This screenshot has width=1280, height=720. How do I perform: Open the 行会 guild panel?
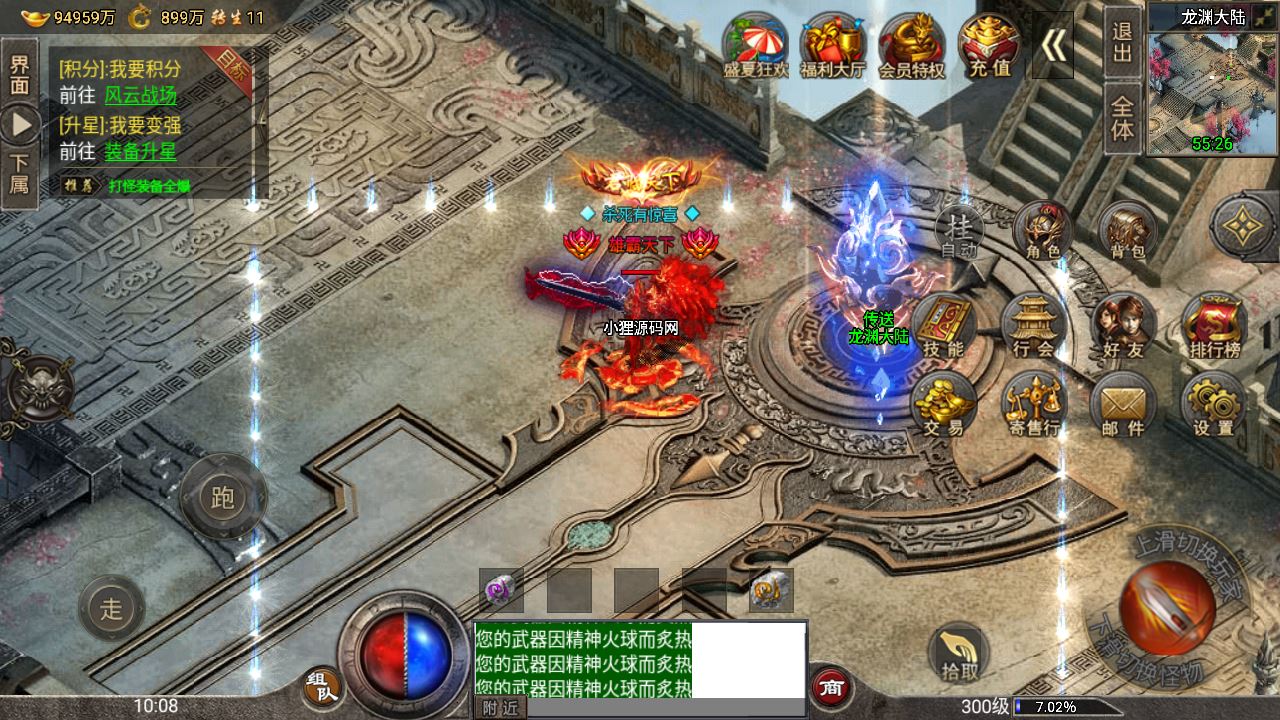[1033, 327]
